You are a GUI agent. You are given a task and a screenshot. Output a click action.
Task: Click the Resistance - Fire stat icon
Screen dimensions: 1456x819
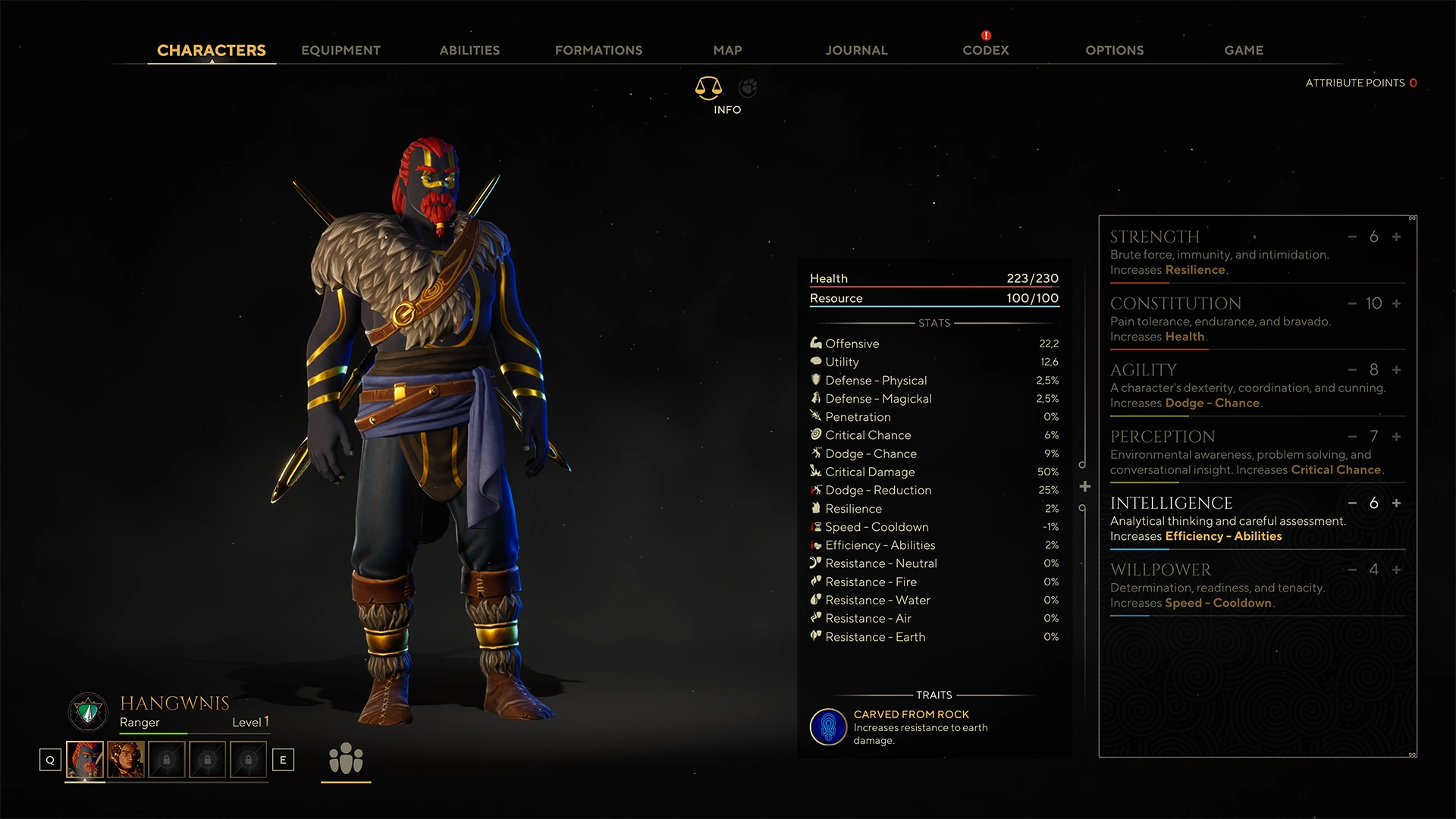pyautogui.click(x=815, y=582)
